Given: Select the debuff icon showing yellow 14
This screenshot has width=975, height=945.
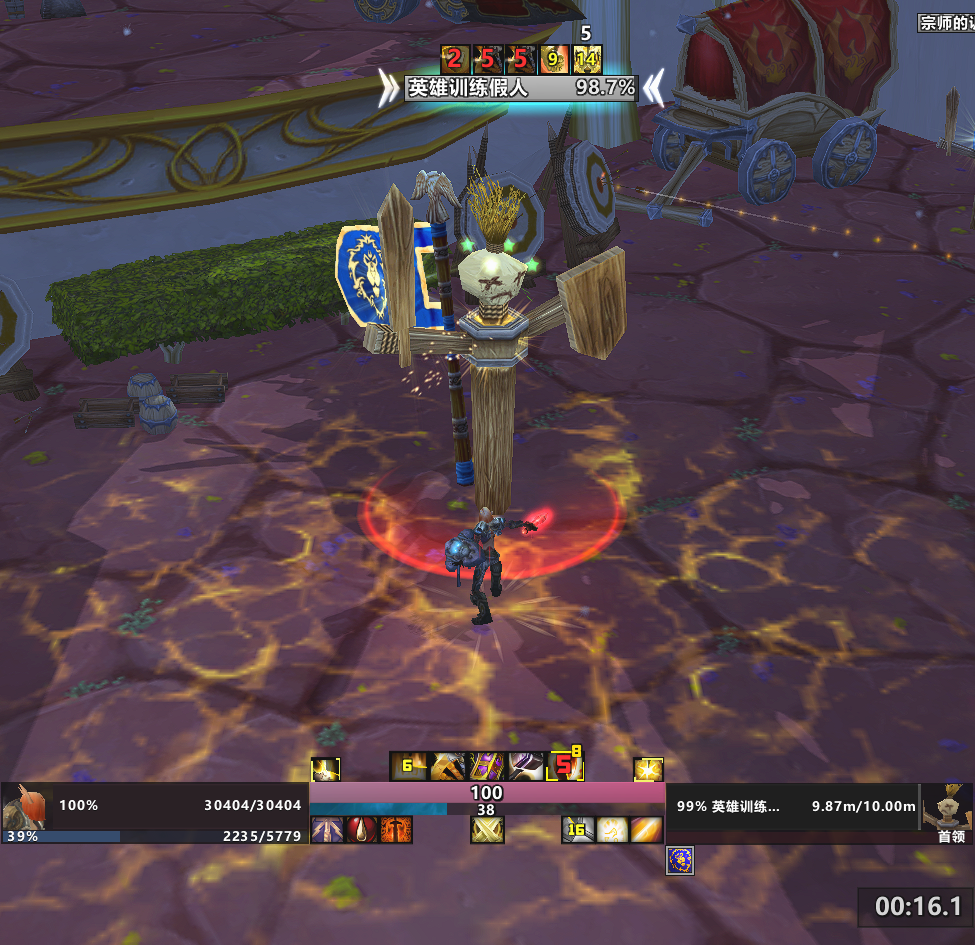Looking at the screenshot, I should pyautogui.click(x=587, y=60).
